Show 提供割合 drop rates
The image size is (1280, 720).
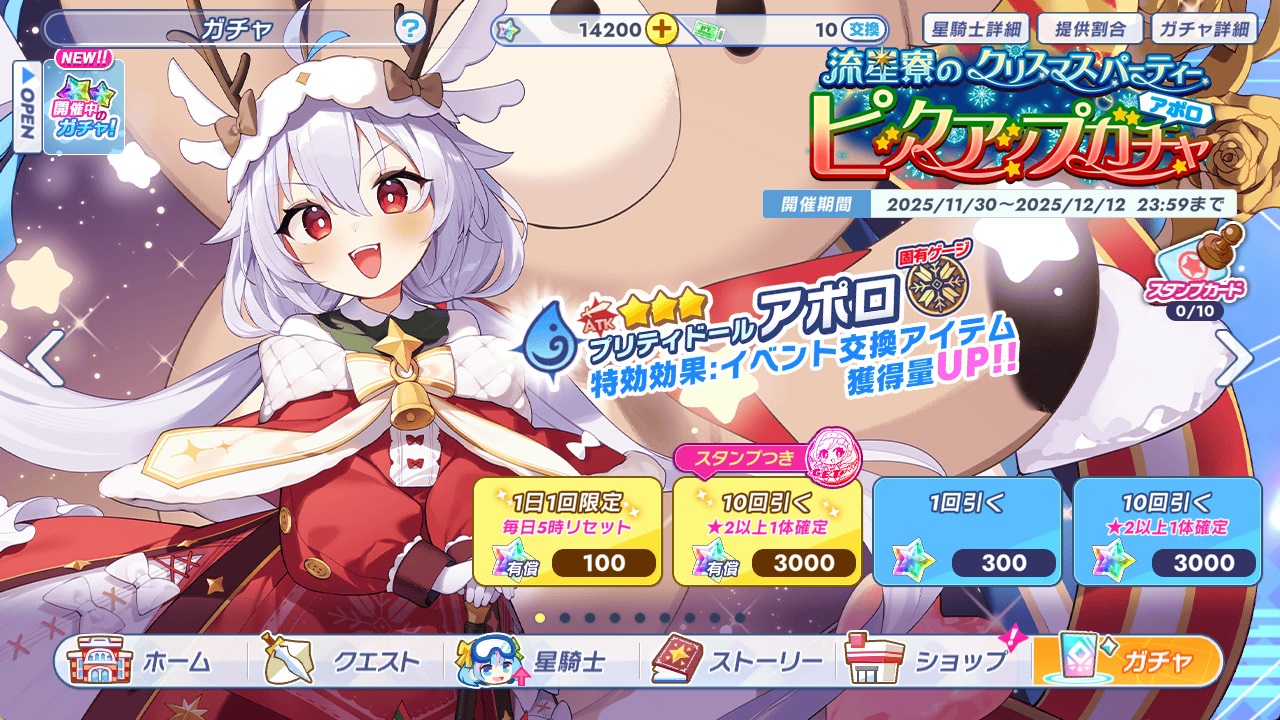1088,28
